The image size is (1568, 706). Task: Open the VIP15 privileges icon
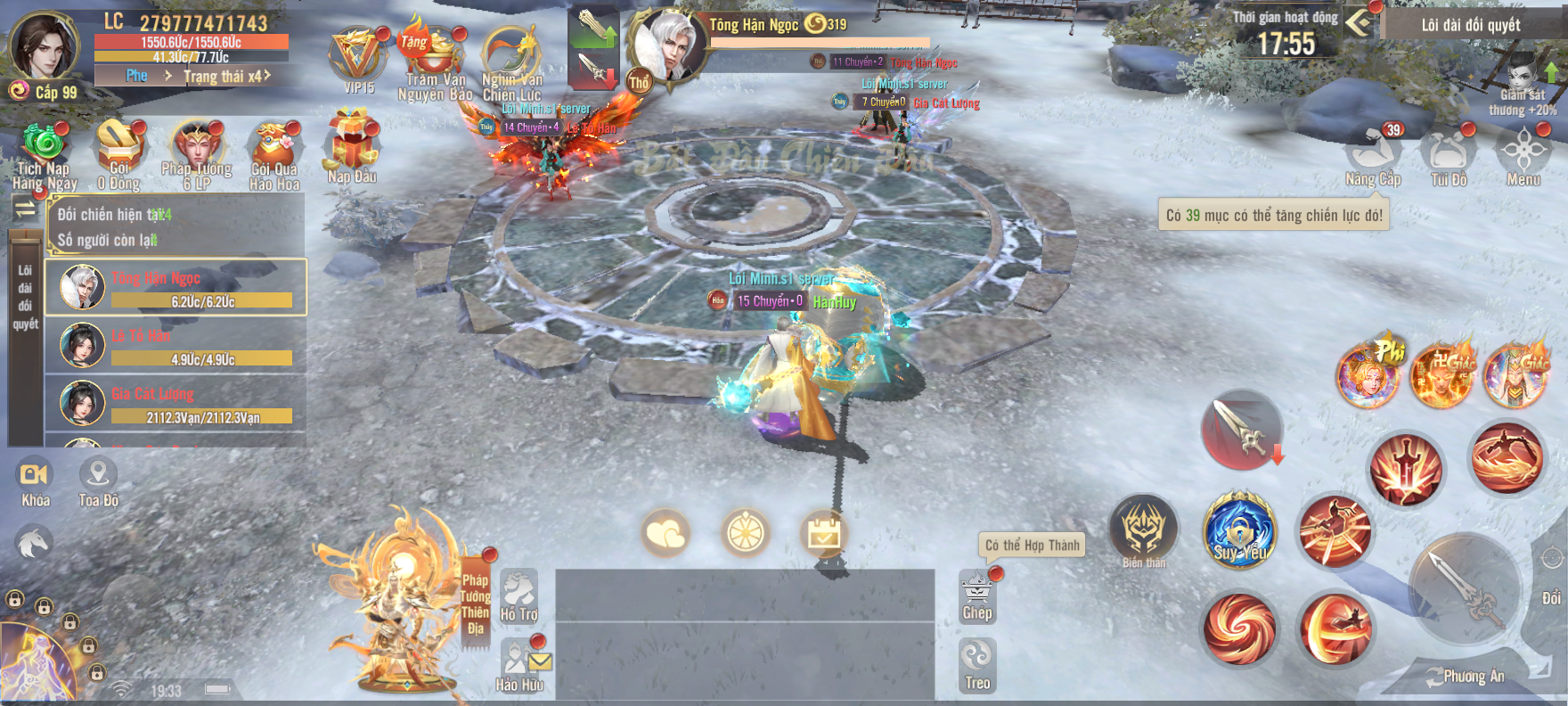358,59
